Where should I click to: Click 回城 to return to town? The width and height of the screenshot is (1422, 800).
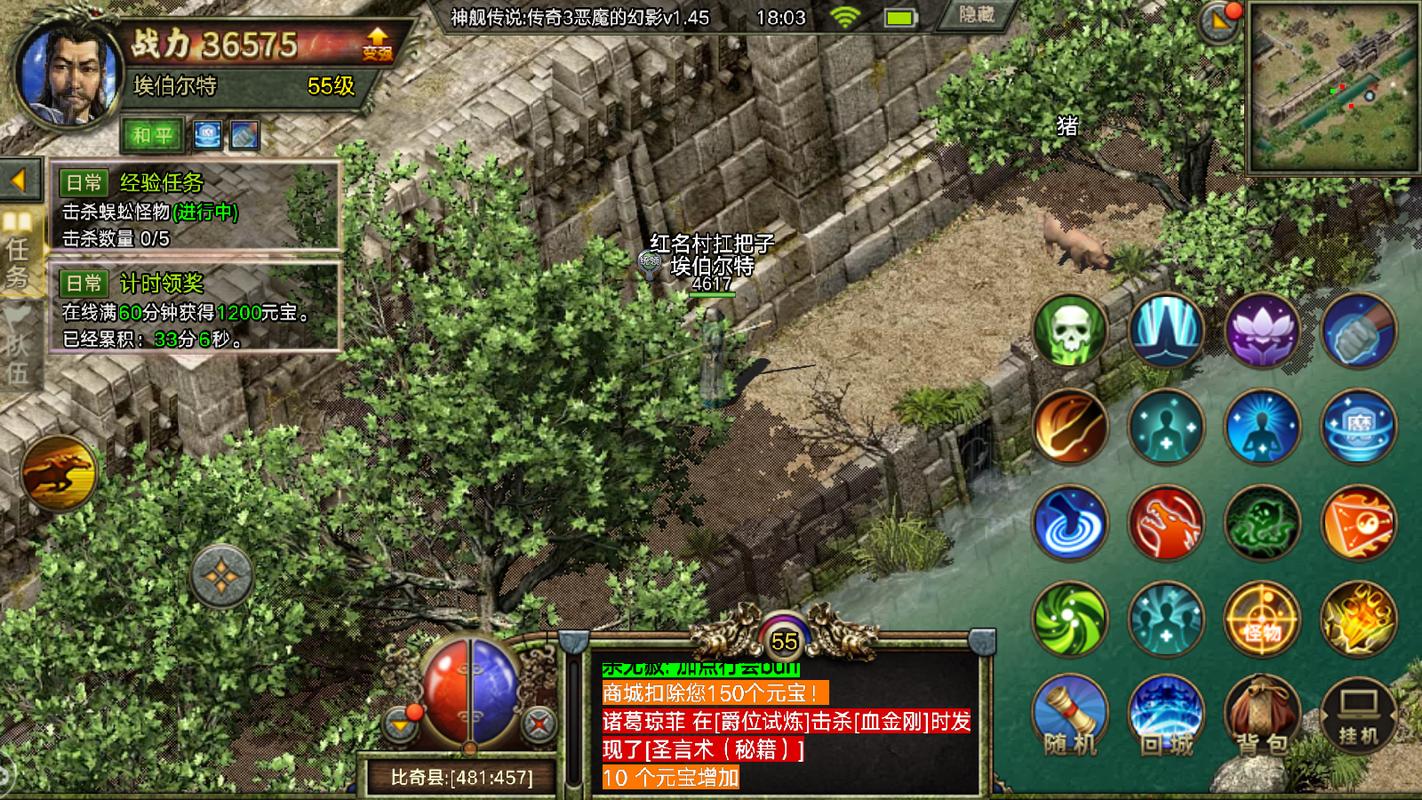[1166, 712]
